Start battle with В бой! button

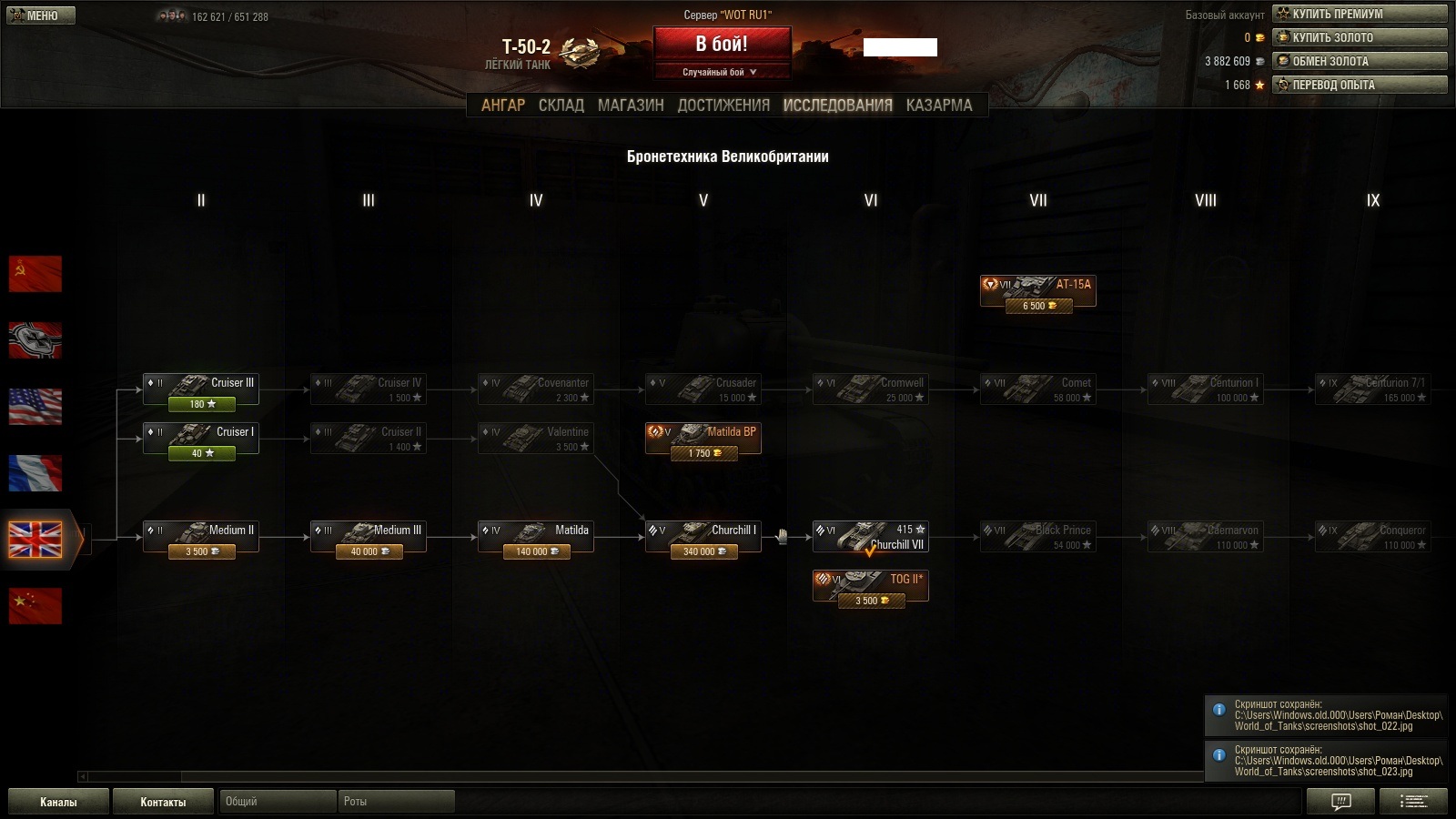coord(722,44)
